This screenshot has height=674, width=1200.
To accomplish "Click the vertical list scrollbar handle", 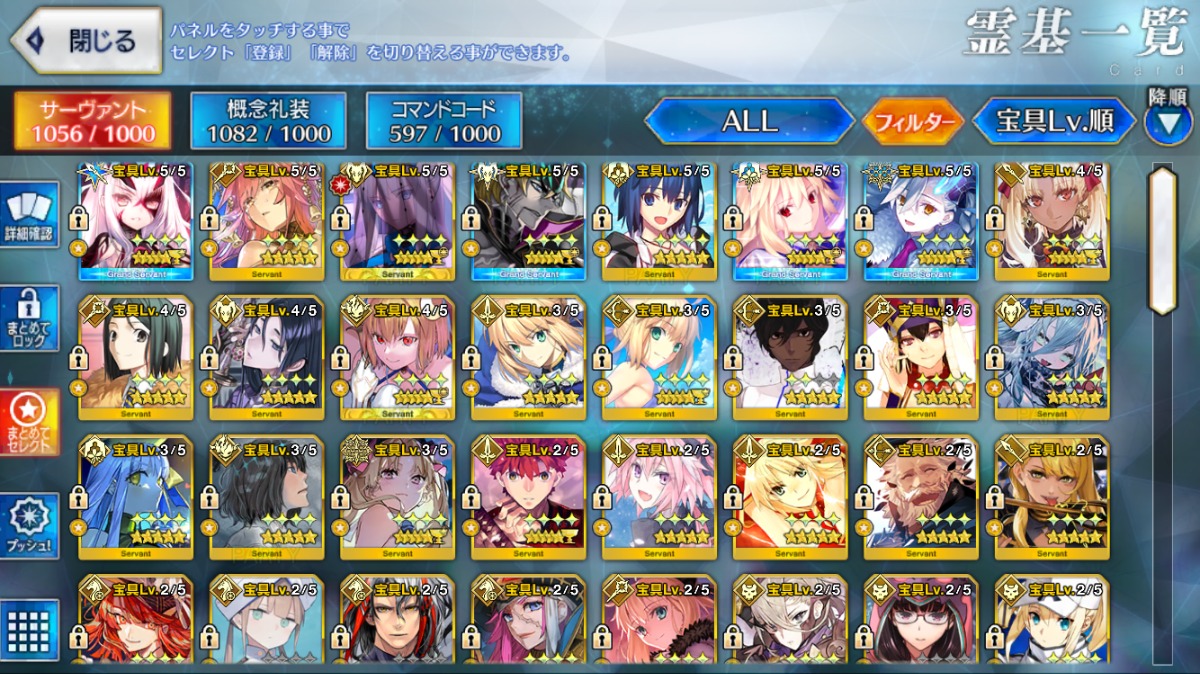I will [1162, 240].
